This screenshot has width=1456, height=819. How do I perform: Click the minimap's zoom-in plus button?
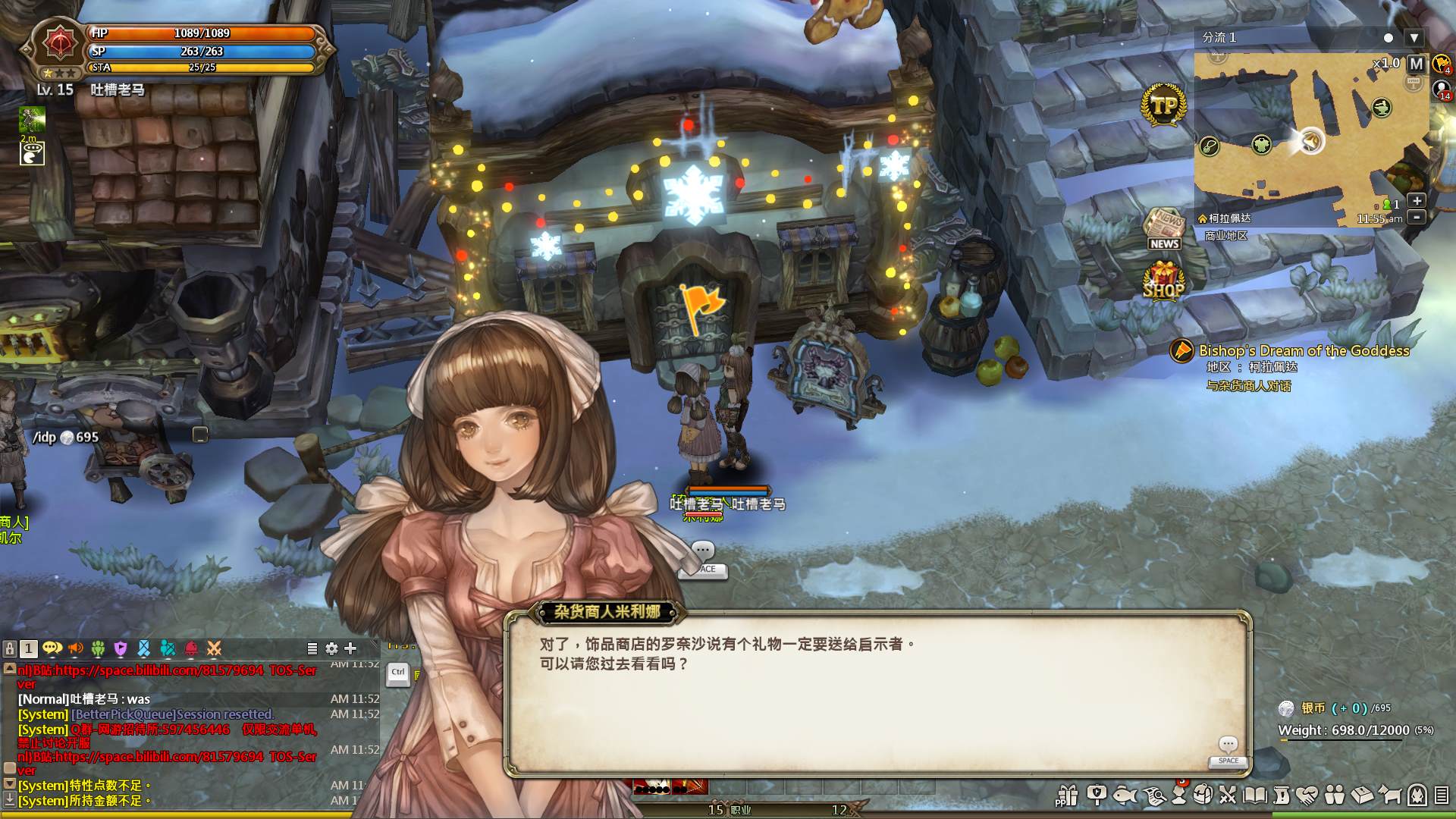[x=1416, y=200]
